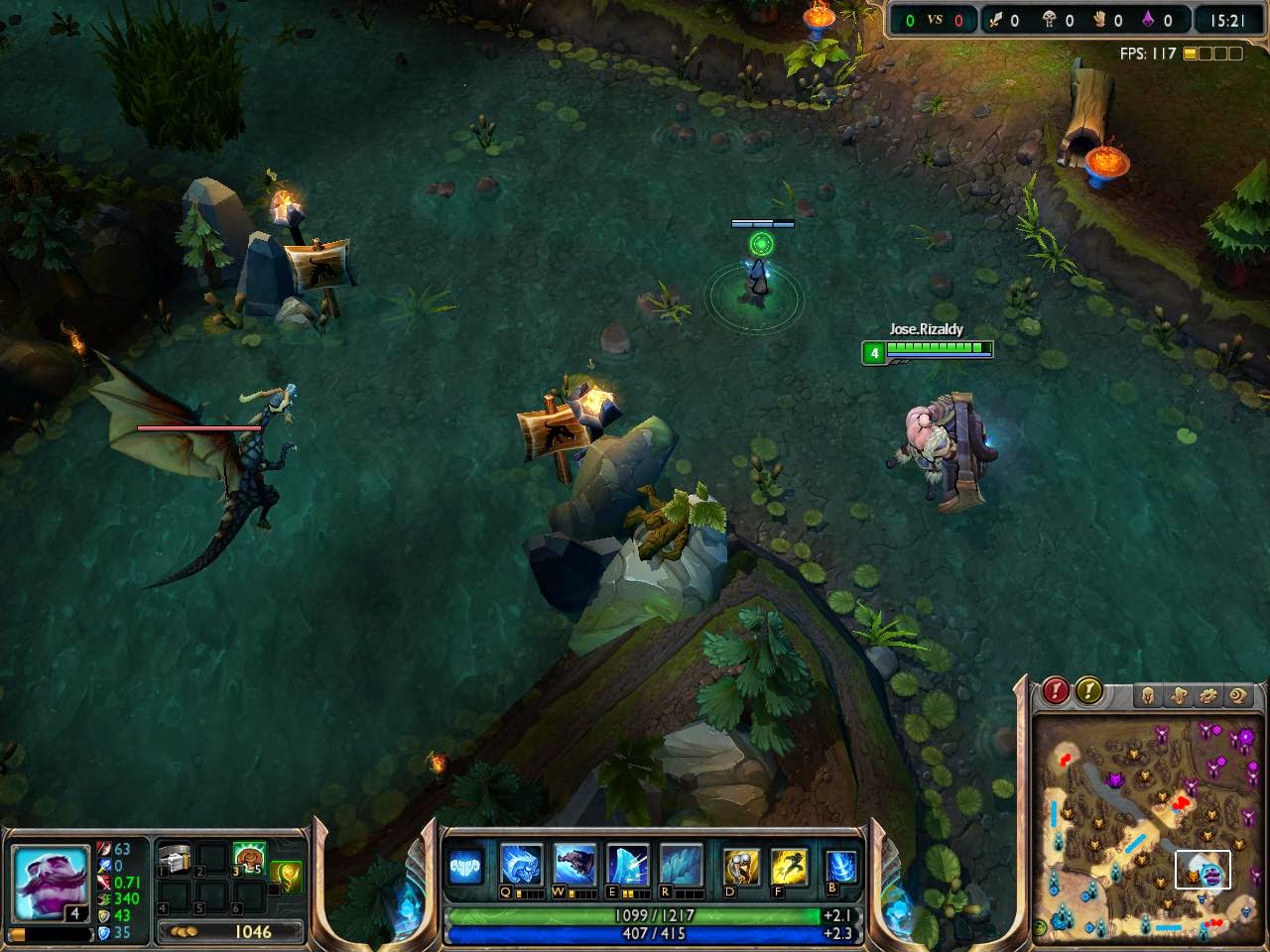The width and height of the screenshot is (1270, 952).
Task: Click the attack damage stat icon
Action: [x=103, y=848]
